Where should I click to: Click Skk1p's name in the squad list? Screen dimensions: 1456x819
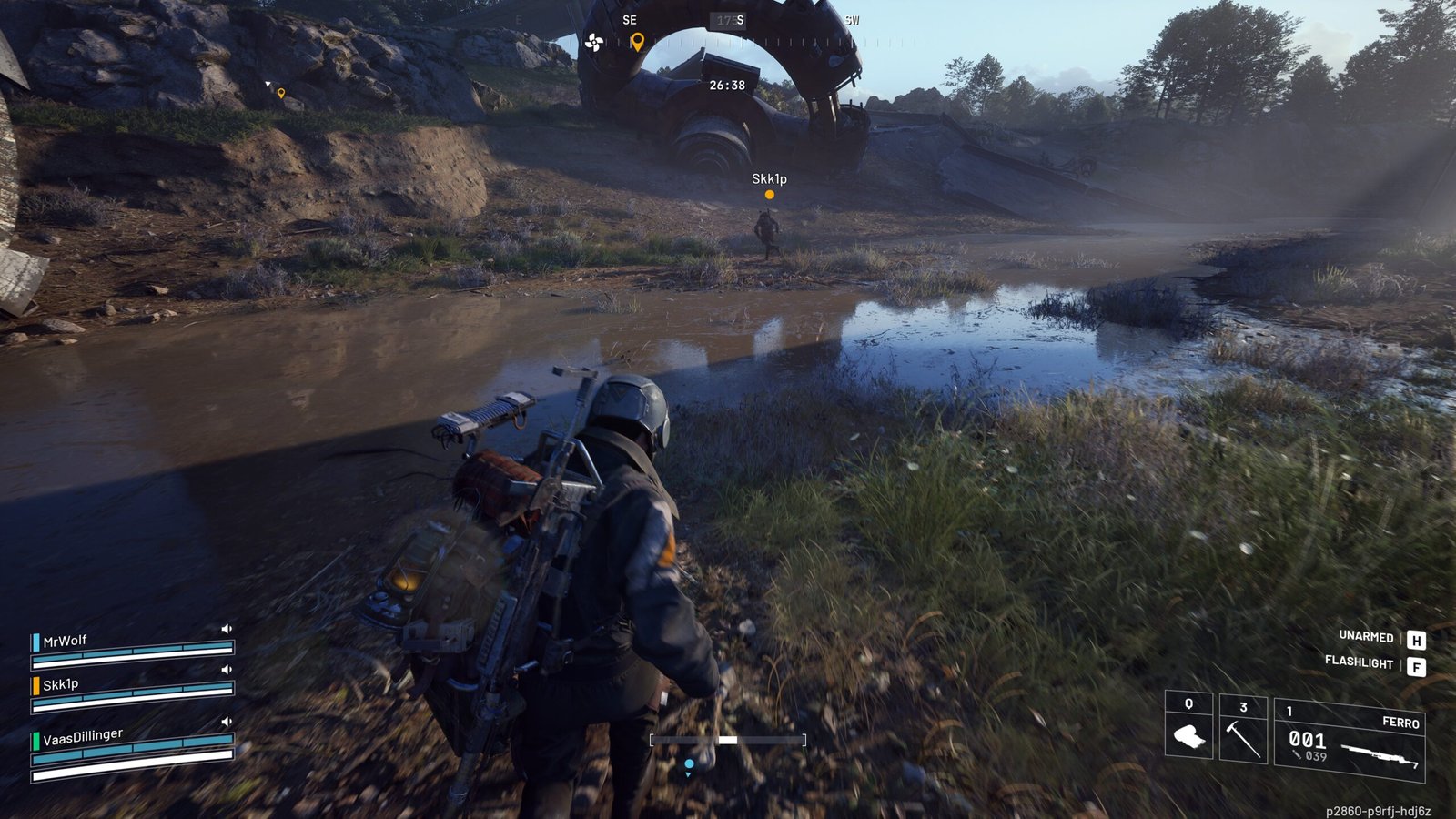[x=60, y=684]
